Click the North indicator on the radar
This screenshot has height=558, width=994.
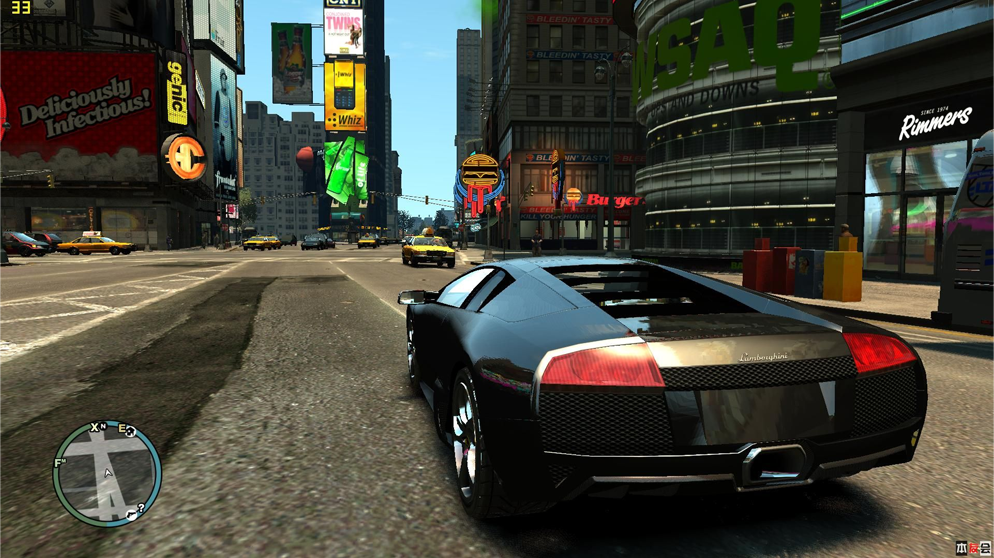[x=103, y=427]
